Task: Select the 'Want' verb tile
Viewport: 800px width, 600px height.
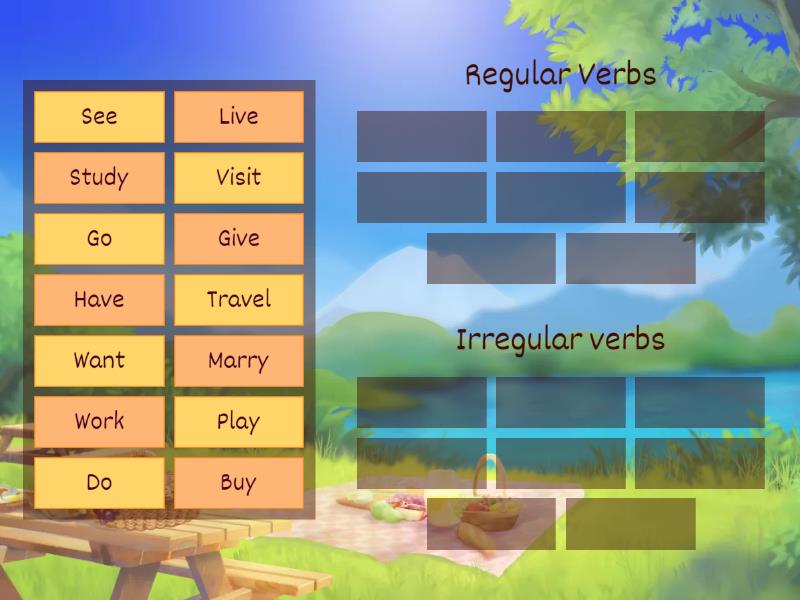Action: tap(99, 361)
